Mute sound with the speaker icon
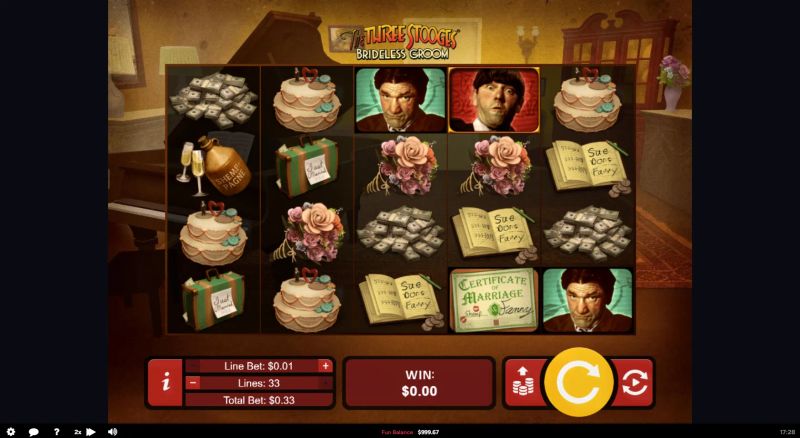This screenshot has width=800, height=438. [x=112, y=432]
